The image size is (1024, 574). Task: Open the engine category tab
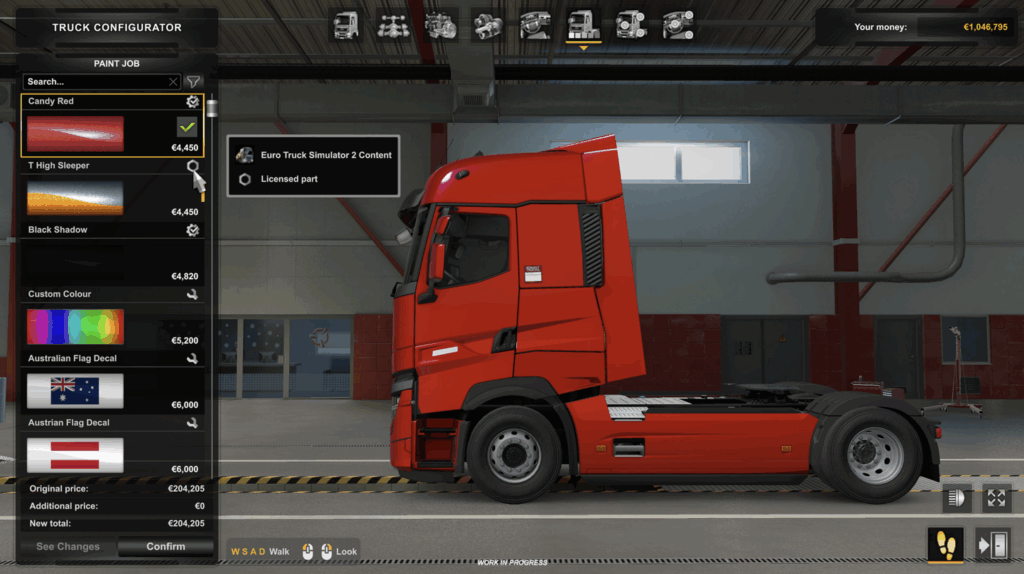click(441, 25)
